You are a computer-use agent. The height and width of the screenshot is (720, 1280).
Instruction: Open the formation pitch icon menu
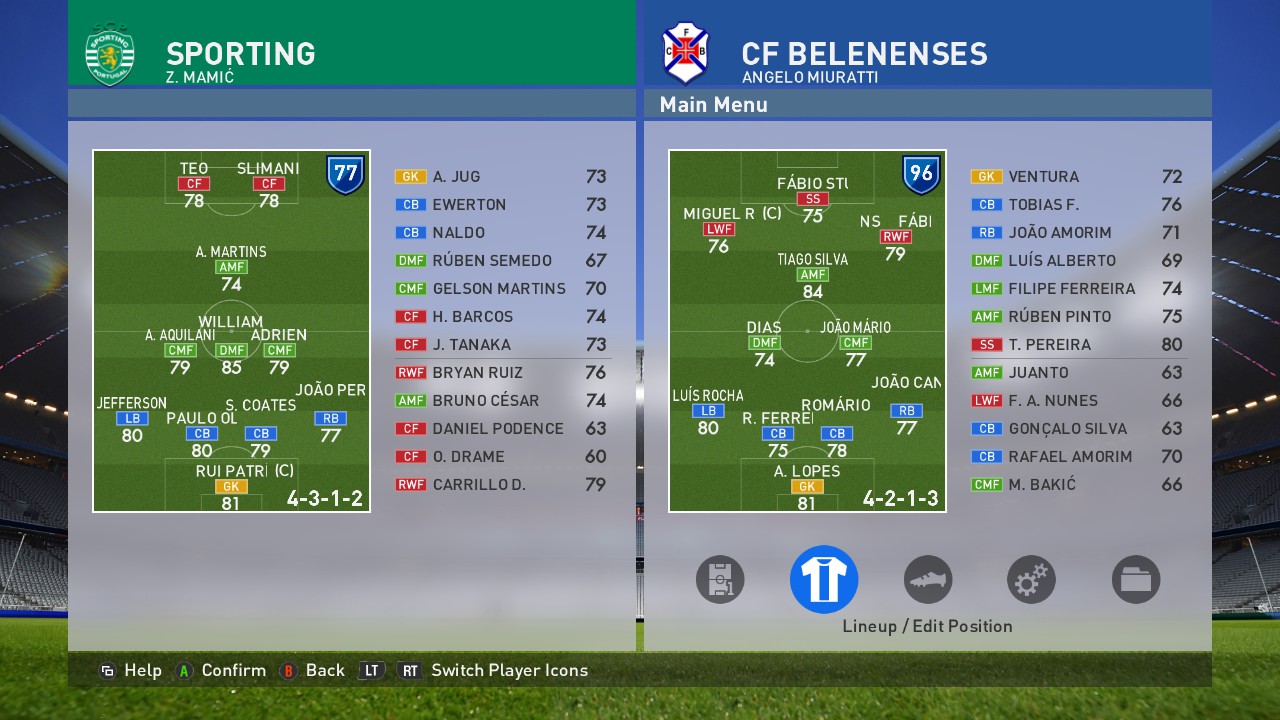point(720,579)
